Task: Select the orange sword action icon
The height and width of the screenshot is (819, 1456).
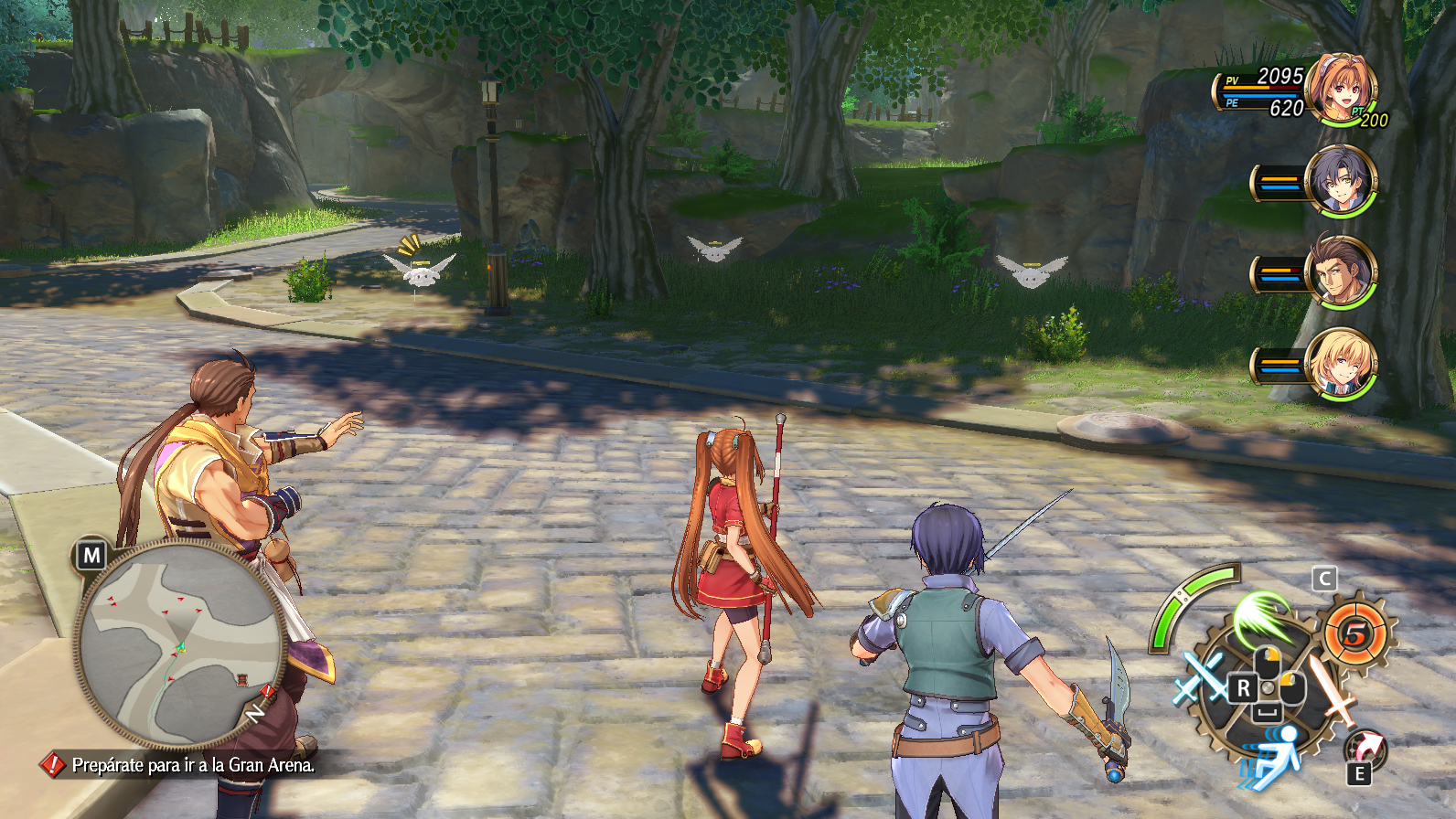Action: click(1333, 691)
